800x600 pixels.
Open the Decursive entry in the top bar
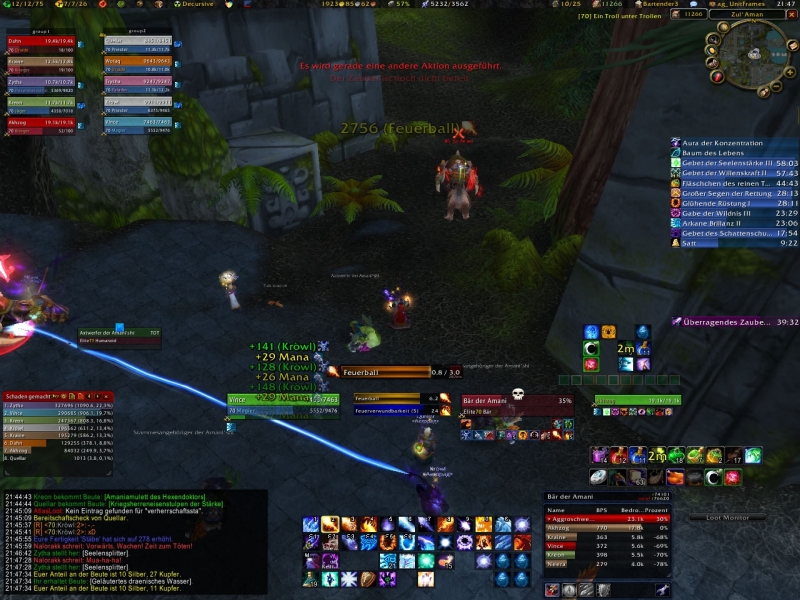click(198, 4)
